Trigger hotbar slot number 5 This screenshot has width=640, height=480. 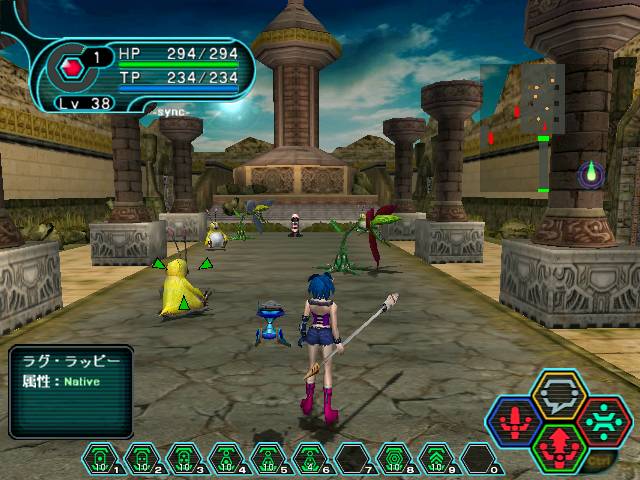point(269,458)
